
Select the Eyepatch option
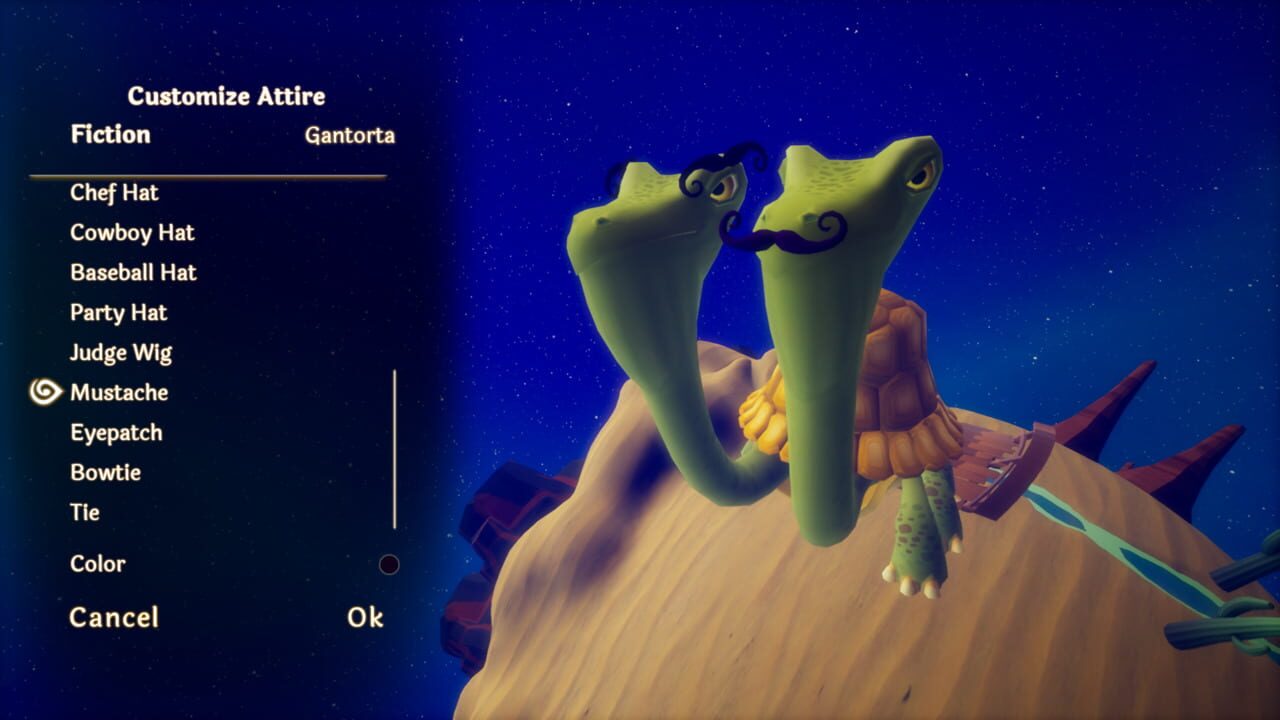[113, 433]
